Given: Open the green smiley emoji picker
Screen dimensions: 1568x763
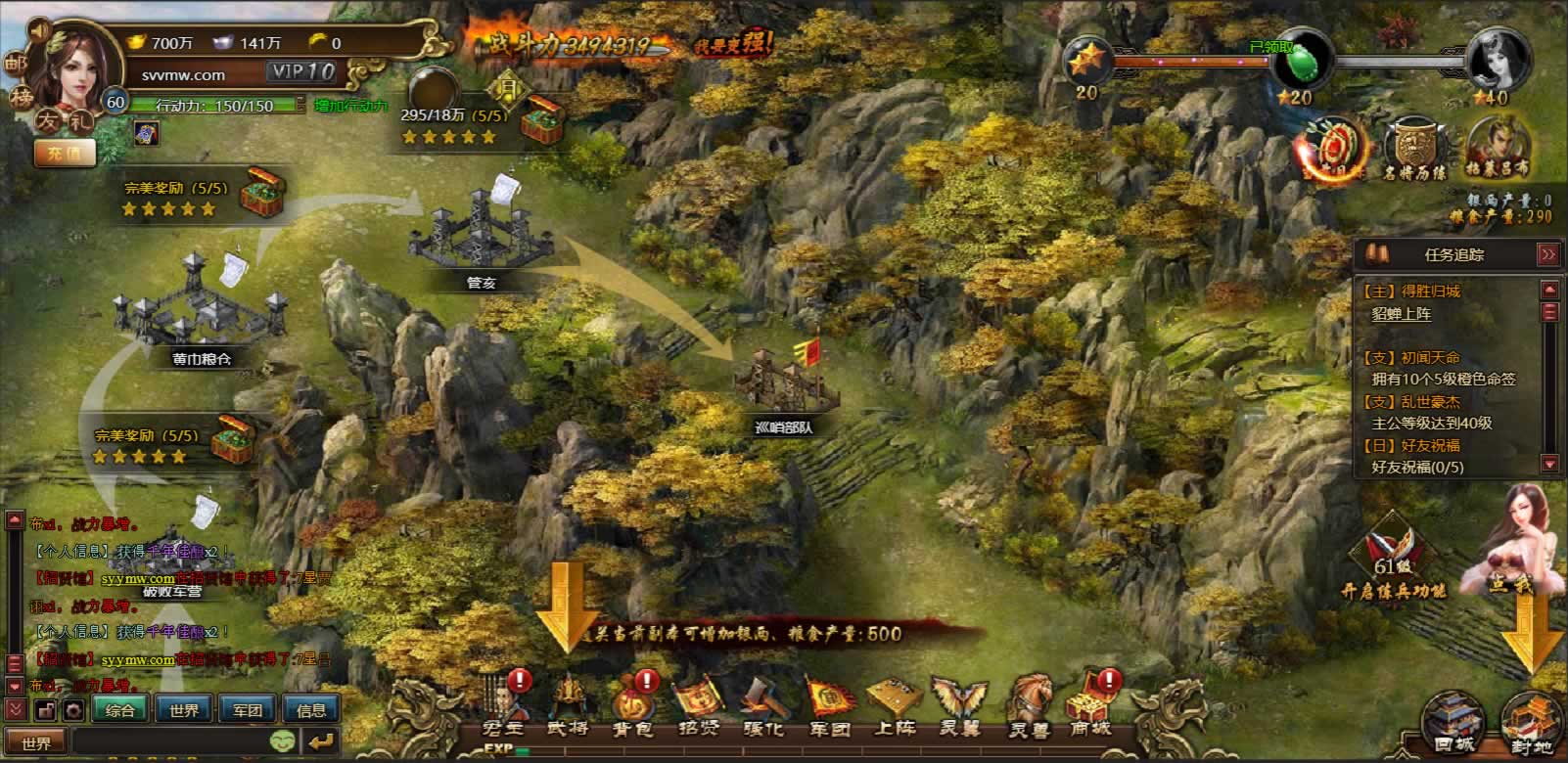Looking at the screenshot, I should tap(283, 741).
